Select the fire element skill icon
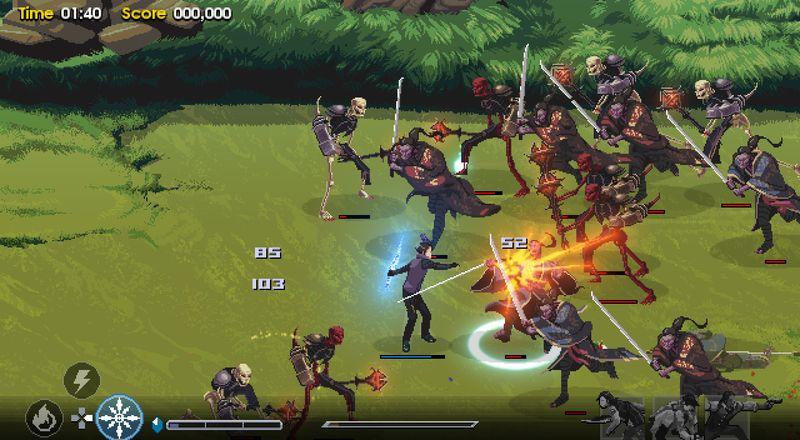This screenshot has height=440, width=800. click(x=44, y=416)
